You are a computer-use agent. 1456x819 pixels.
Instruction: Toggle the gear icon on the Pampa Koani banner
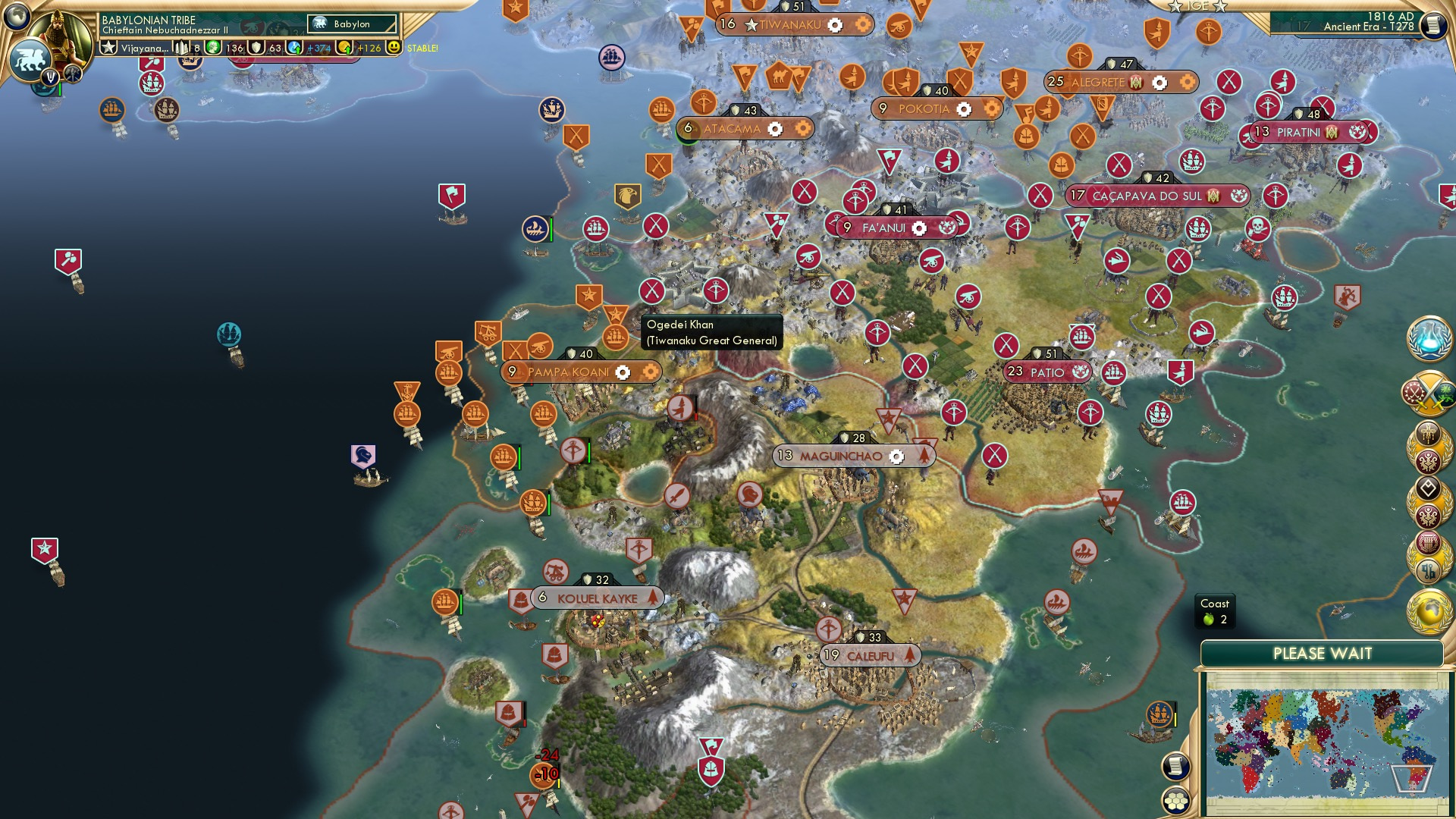point(623,372)
